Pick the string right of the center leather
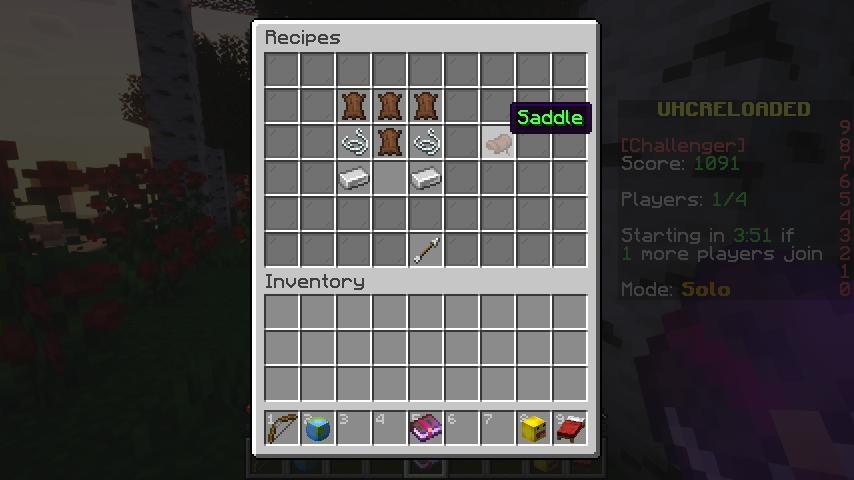854x480 pixels. 426,143
